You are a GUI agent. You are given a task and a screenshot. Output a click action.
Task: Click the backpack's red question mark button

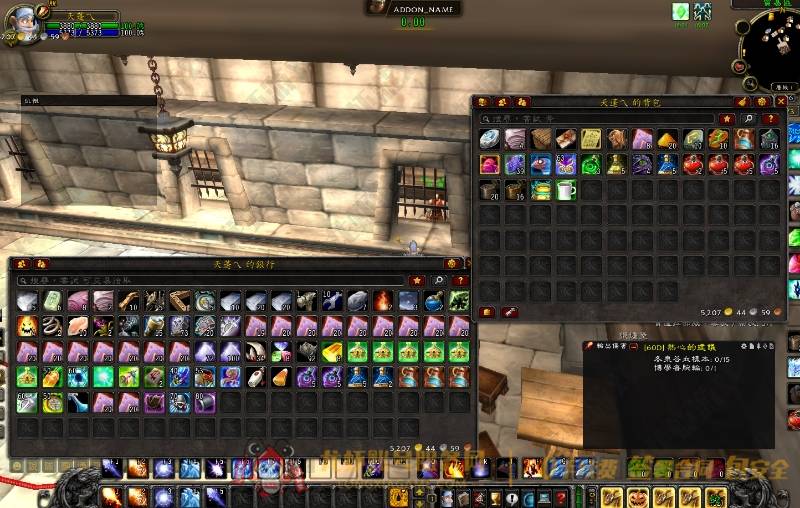coord(770,119)
